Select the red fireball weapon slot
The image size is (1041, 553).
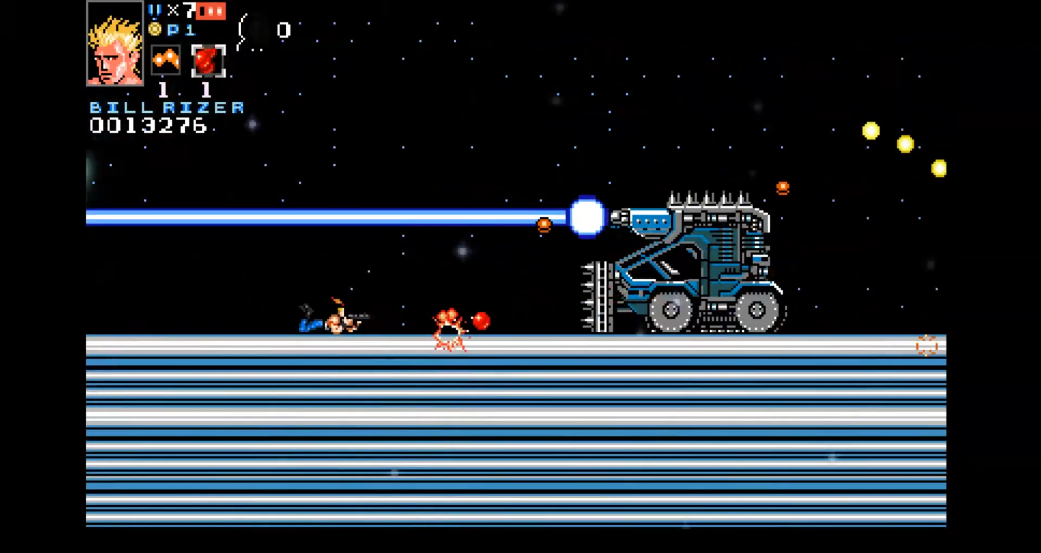tap(207, 61)
